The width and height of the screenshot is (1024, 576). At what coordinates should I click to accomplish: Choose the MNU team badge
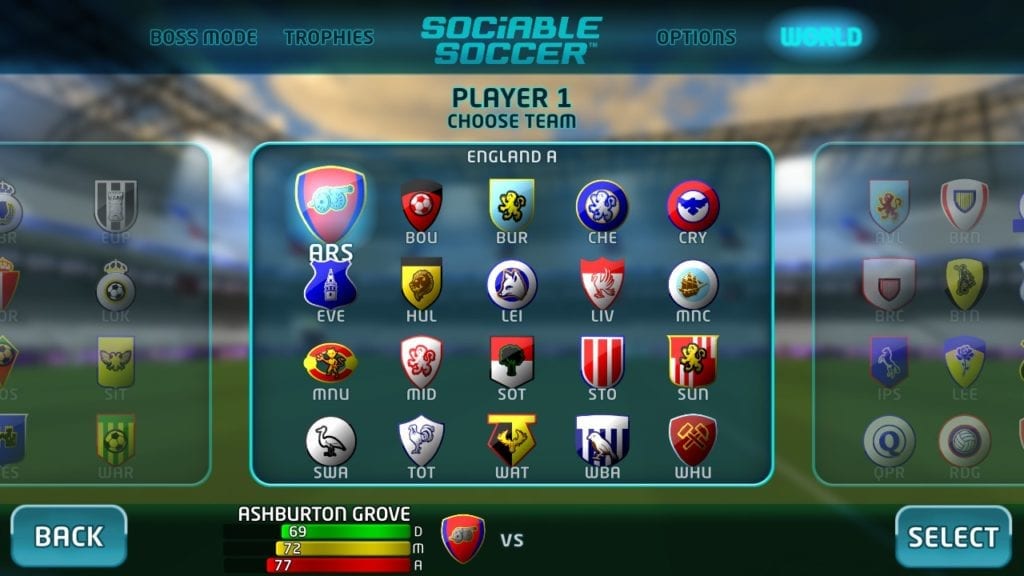[330, 362]
